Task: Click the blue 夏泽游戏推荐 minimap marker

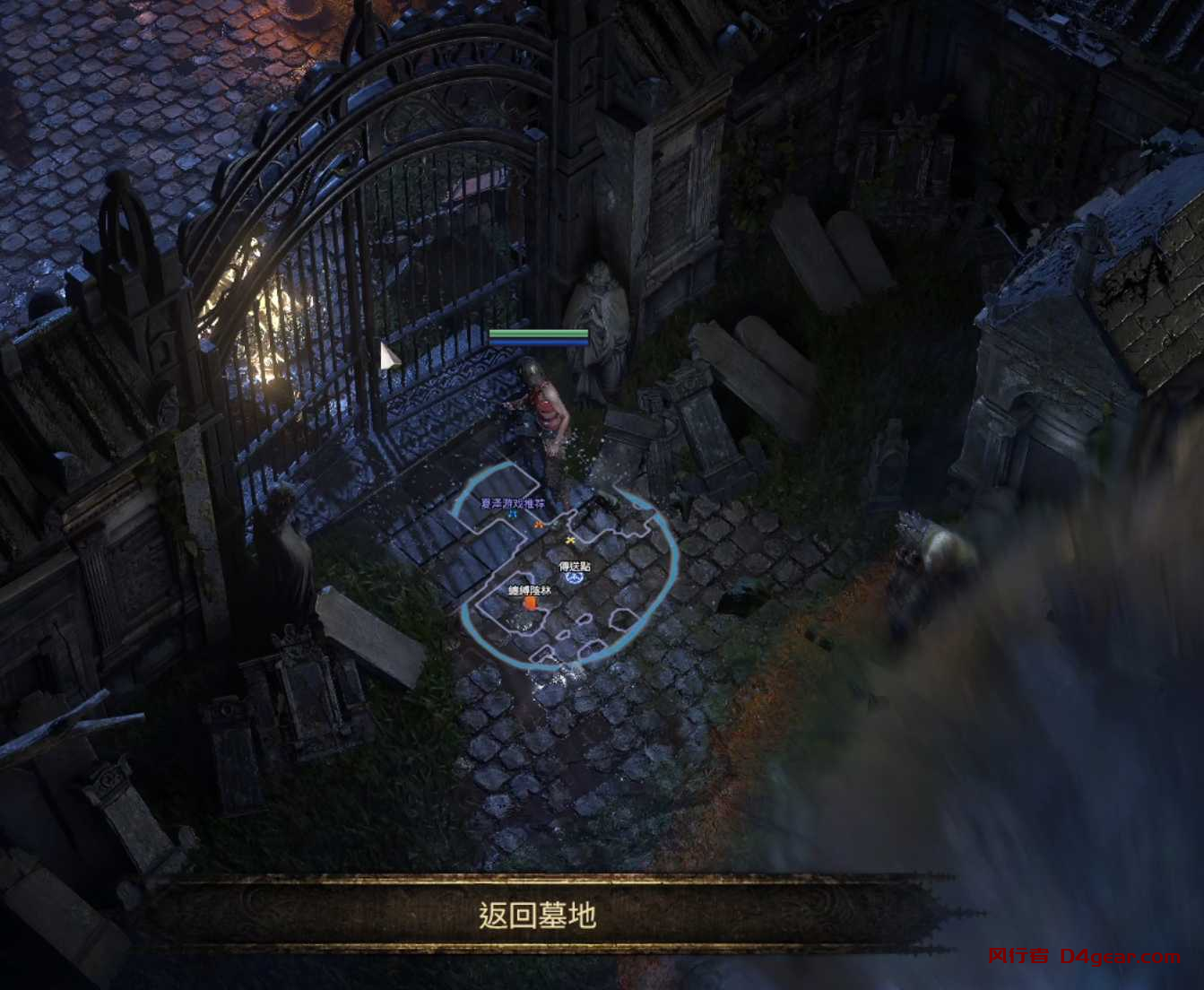Action: (x=513, y=514)
